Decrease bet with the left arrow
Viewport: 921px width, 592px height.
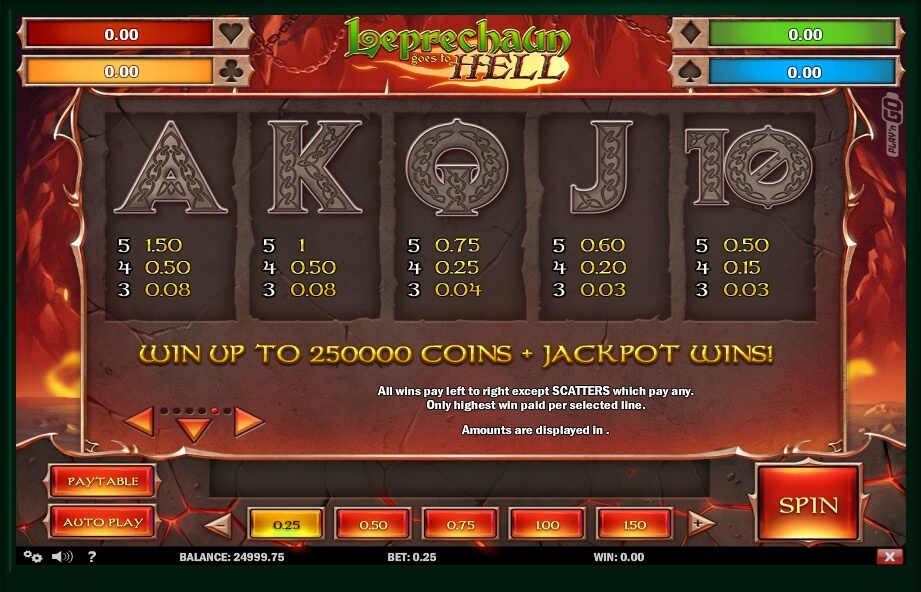pyautogui.click(x=218, y=524)
